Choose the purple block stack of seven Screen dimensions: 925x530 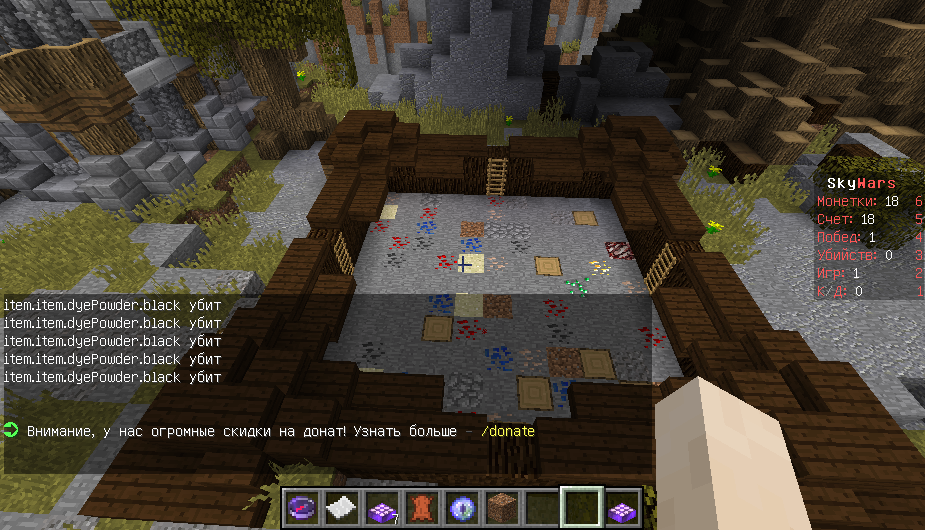[381, 507]
